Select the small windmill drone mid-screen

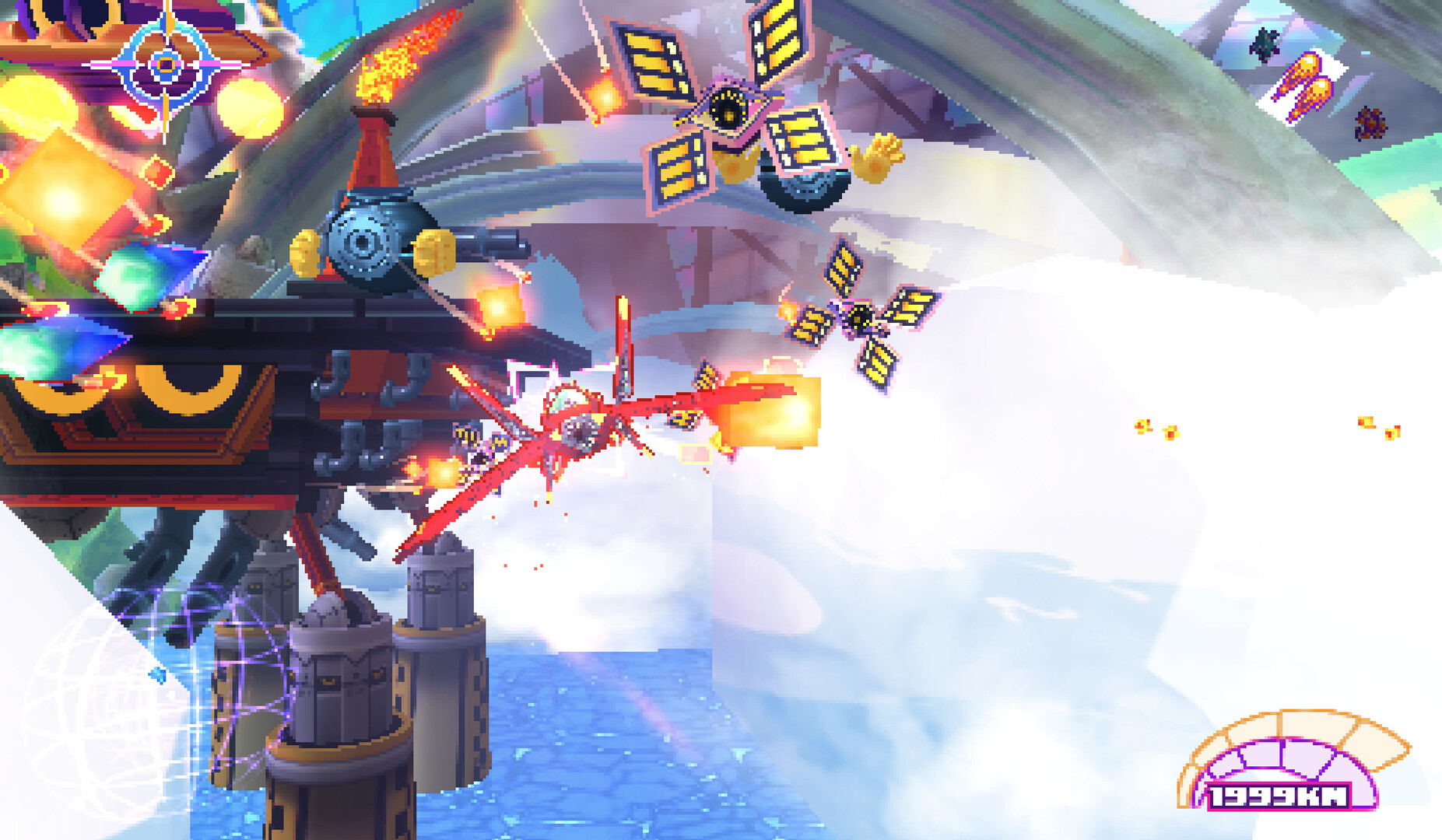coord(860,315)
